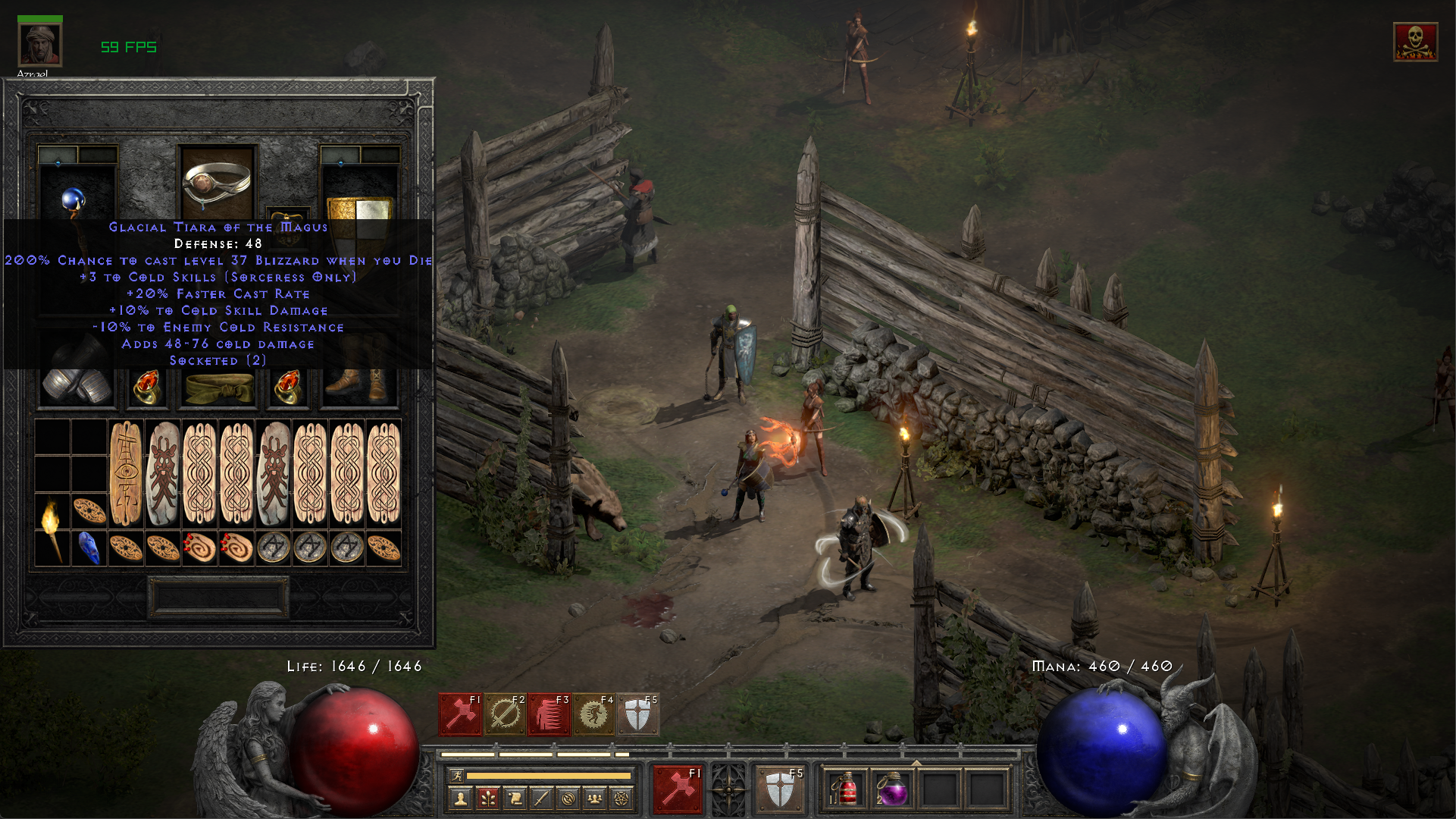Use the red healing potion in belt

[847, 789]
